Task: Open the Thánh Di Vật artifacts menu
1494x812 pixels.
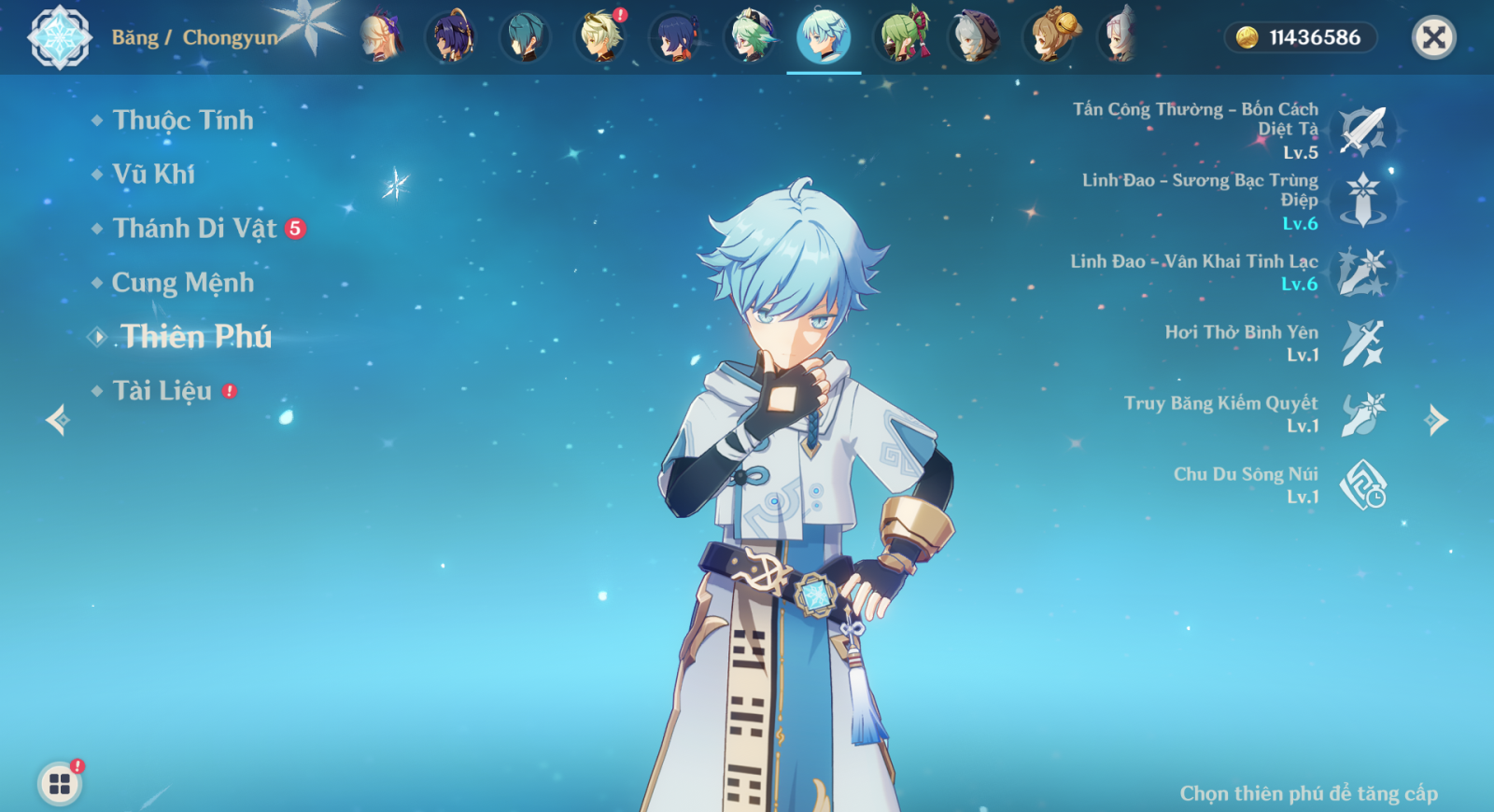Action: pyautogui.click(x=194, y=229)
